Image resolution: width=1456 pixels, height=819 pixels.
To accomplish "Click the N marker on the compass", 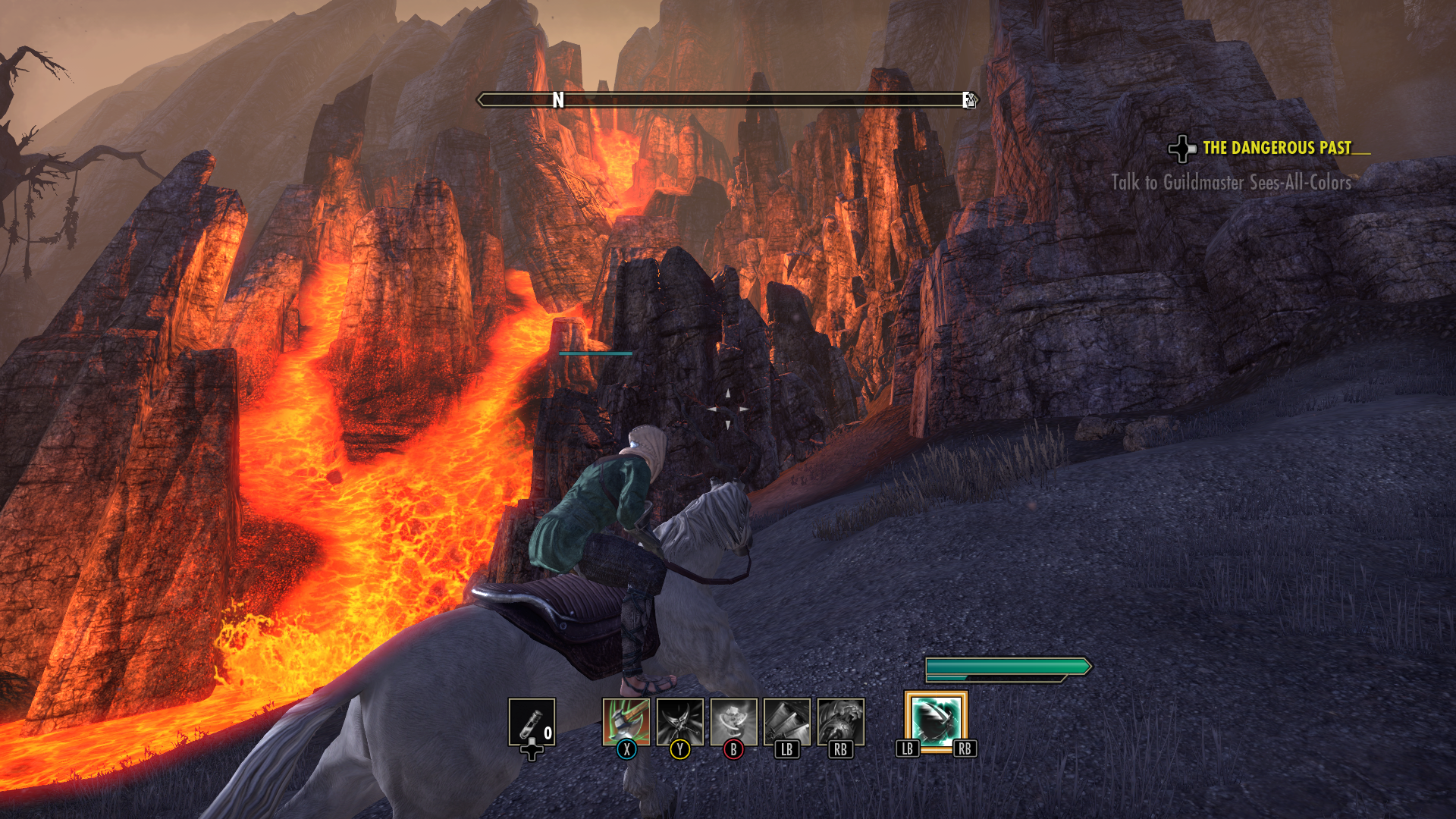I will click(559, 99).
